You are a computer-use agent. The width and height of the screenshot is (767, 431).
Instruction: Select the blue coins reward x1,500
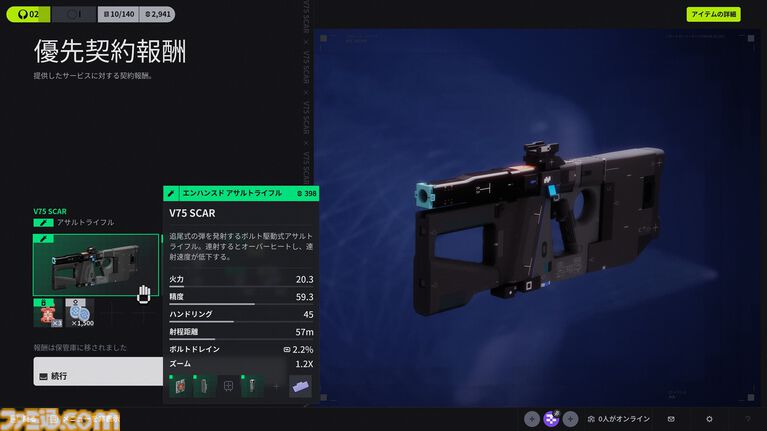pyautogui.click(x=79, y=313)
